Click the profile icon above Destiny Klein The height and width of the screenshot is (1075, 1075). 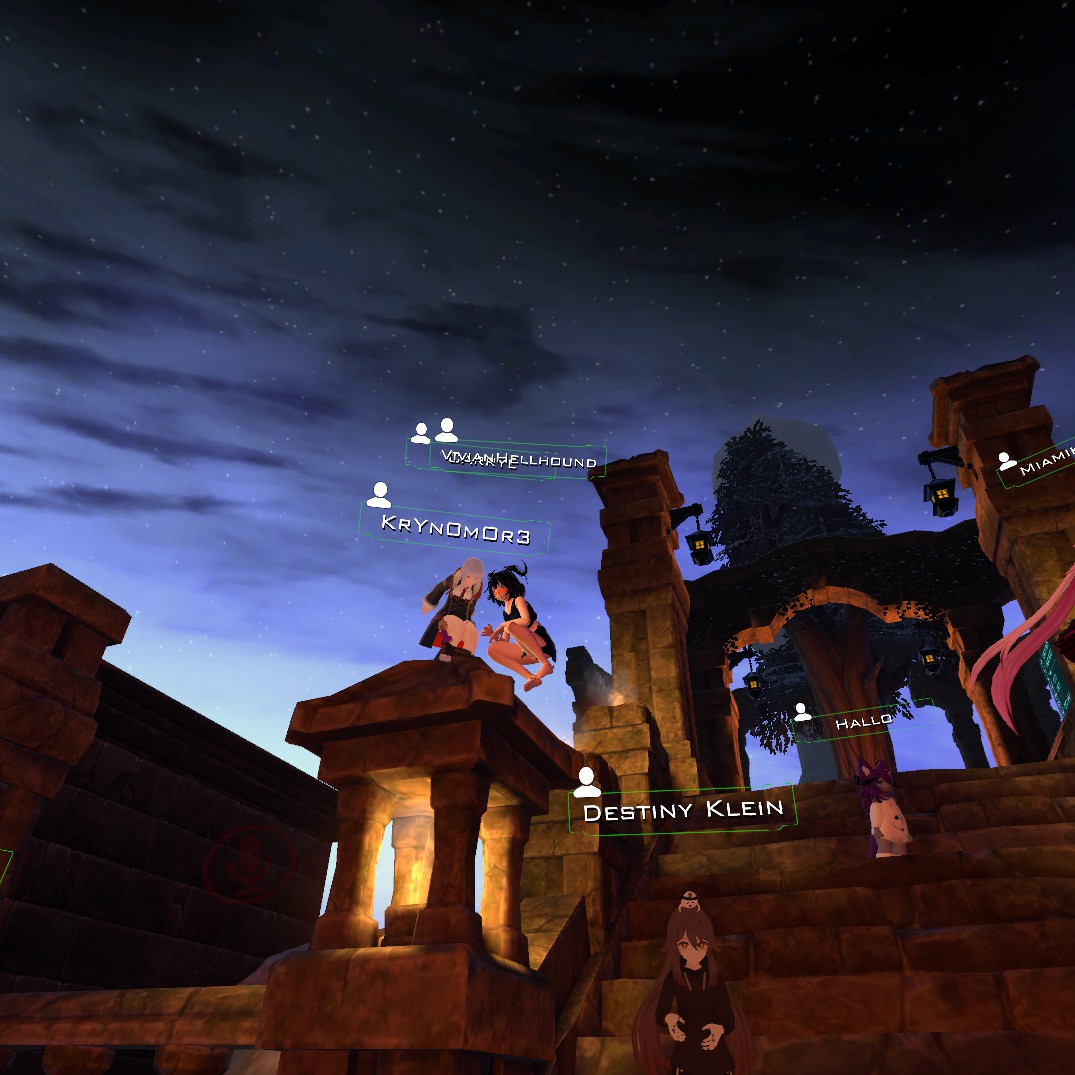587,782
